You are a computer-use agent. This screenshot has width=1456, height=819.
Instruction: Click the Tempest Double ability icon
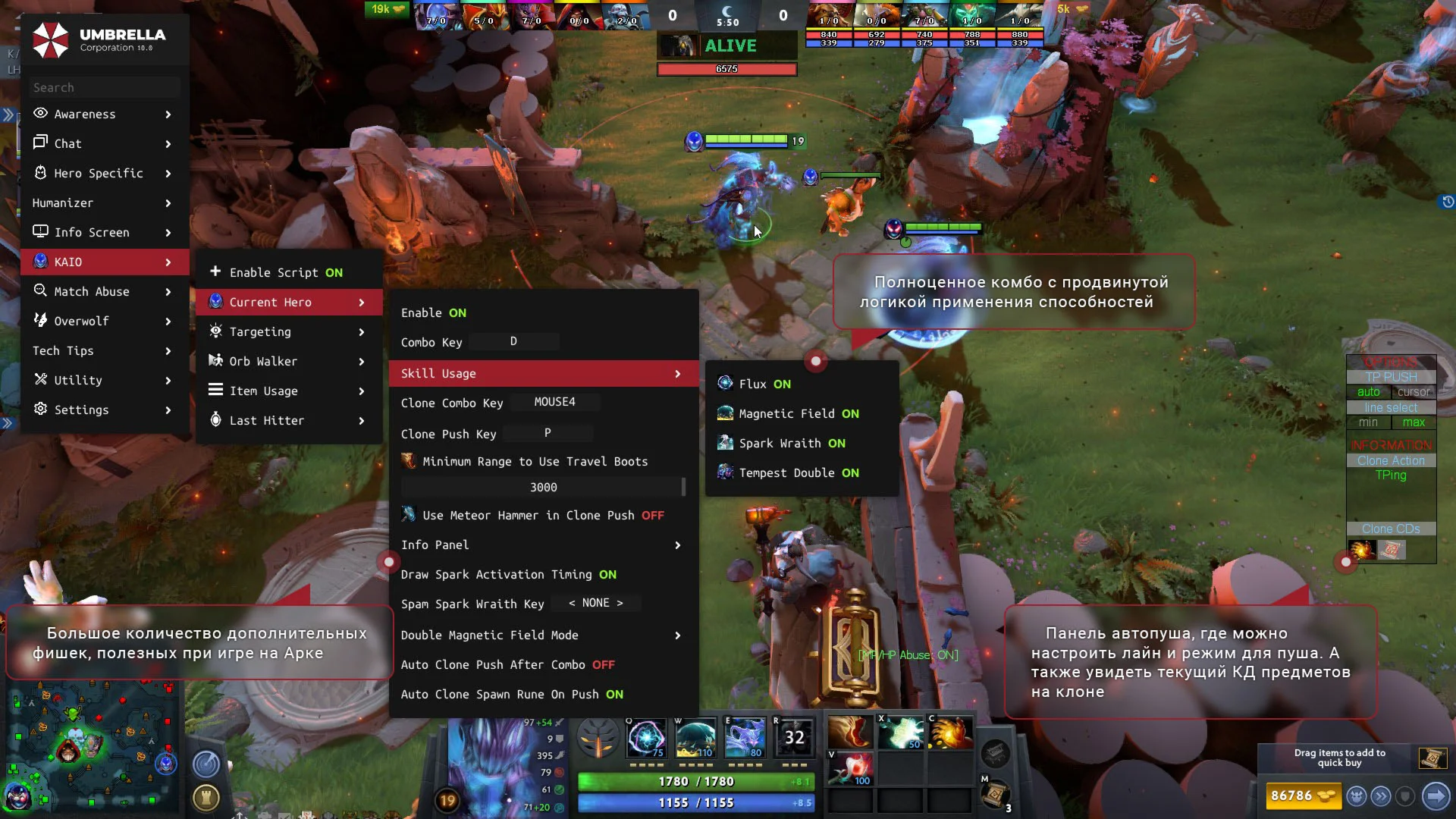725,472
